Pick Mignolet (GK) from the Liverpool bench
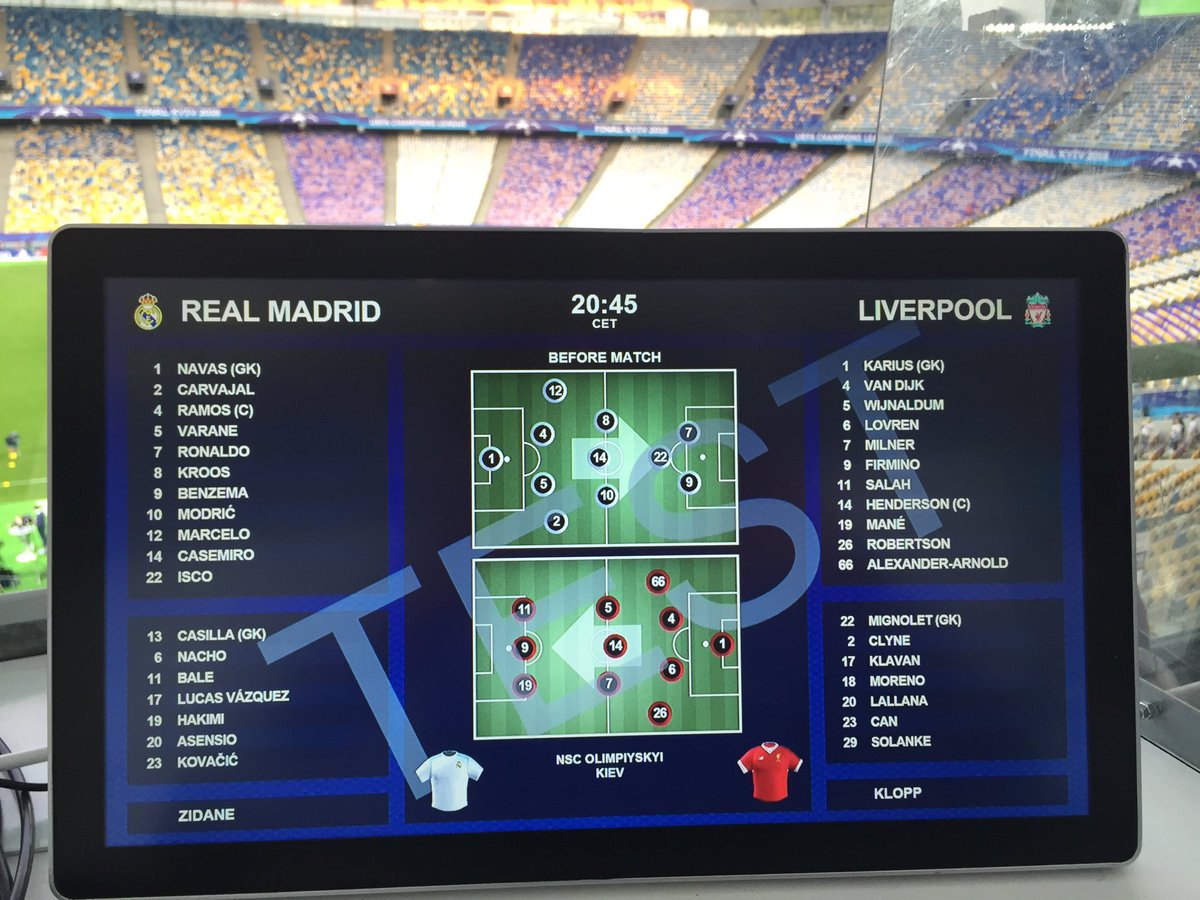Image resolution: width=1200 pixels, height=900 pixels. [915, 620]
